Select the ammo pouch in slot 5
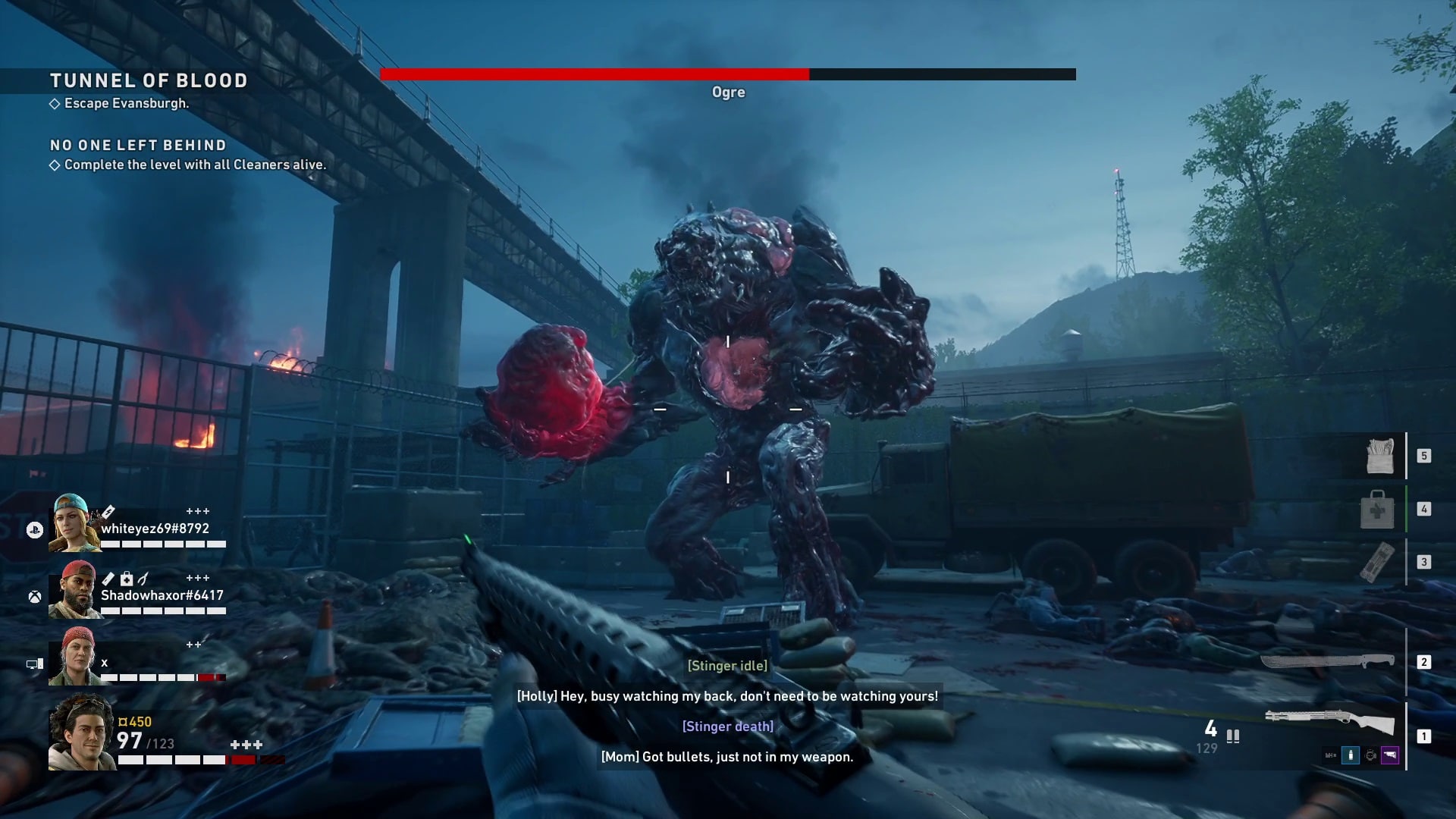This screenshot has height=819, width=1456. point(1379,456)
